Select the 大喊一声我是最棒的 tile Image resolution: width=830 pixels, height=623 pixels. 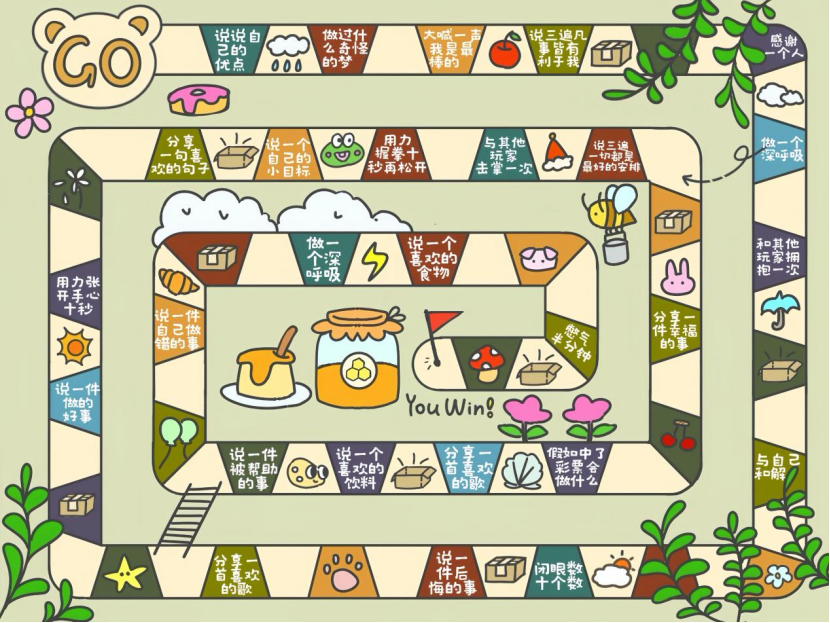[x=451, y=48]
